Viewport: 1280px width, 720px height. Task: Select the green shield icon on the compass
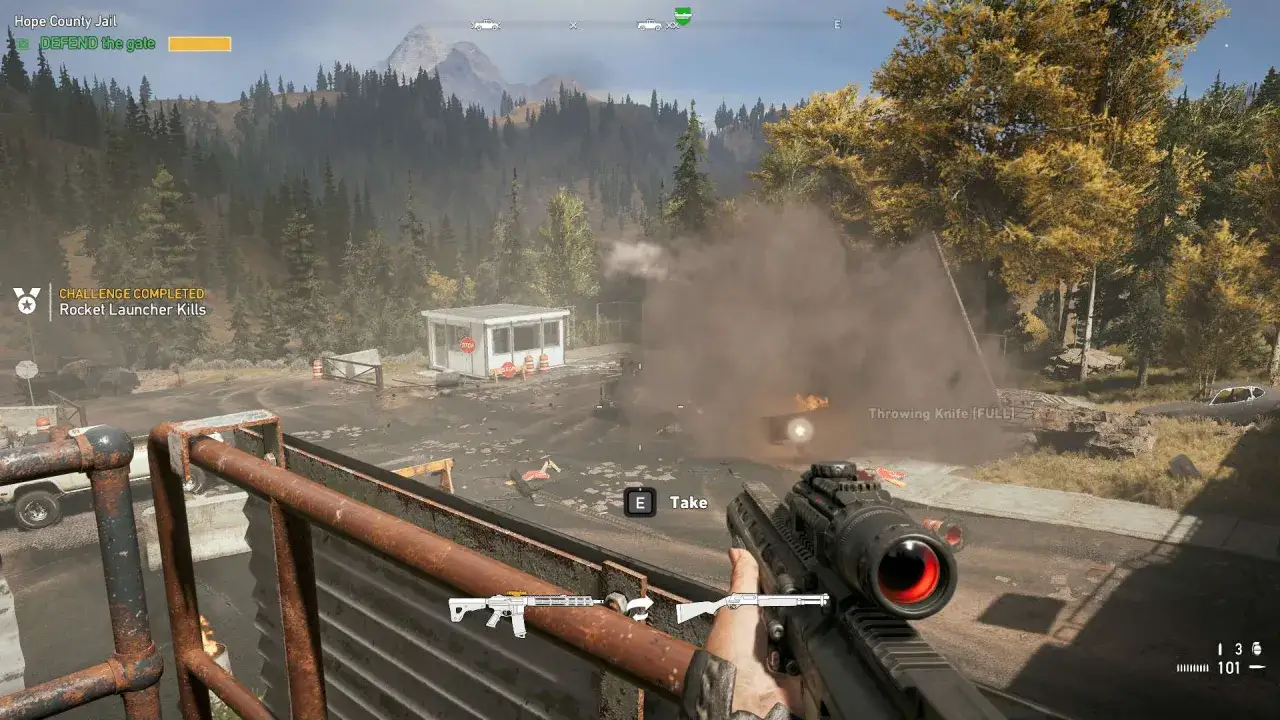pyautogui.click(x=684, y=17)
